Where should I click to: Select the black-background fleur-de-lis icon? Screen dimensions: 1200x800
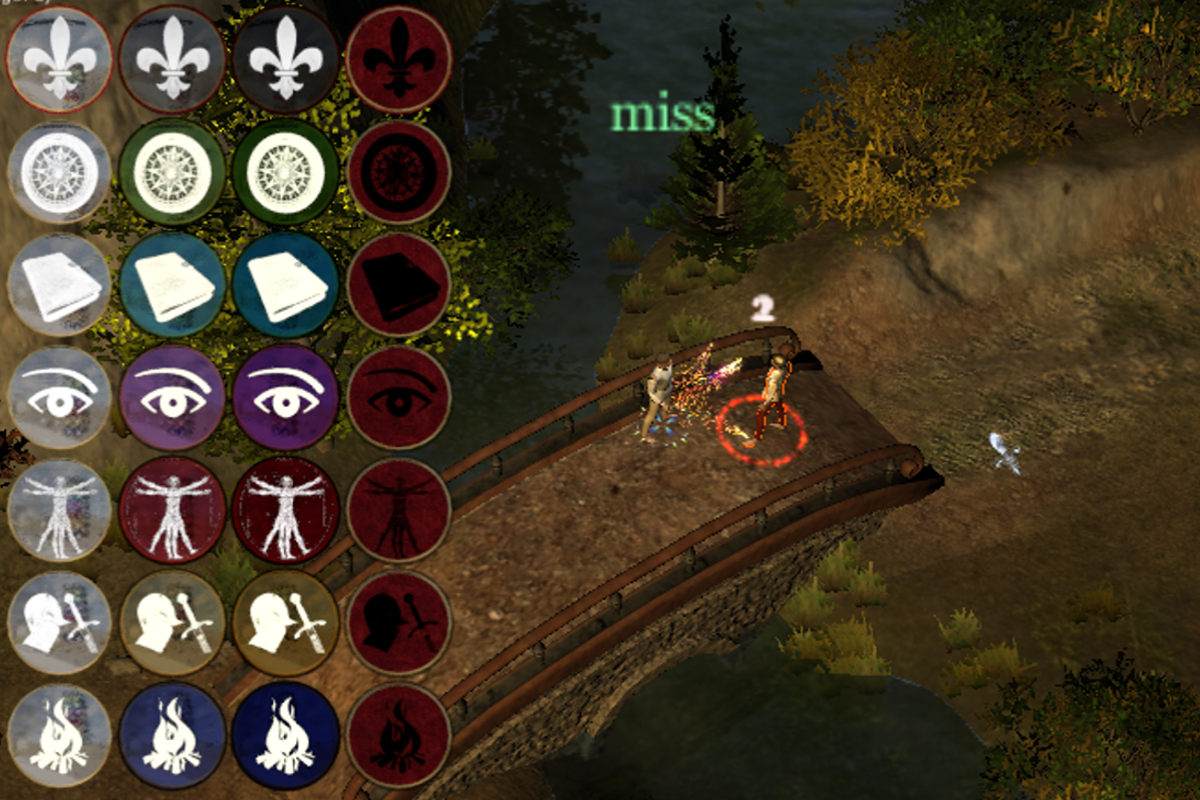286,59
